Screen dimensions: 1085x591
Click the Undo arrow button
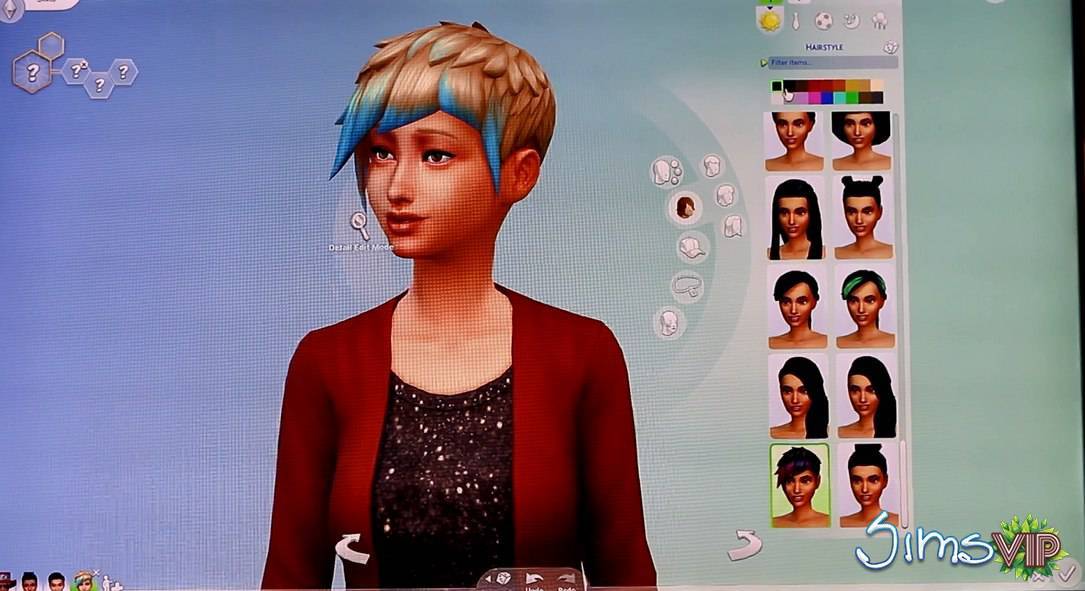pos(533,578)
